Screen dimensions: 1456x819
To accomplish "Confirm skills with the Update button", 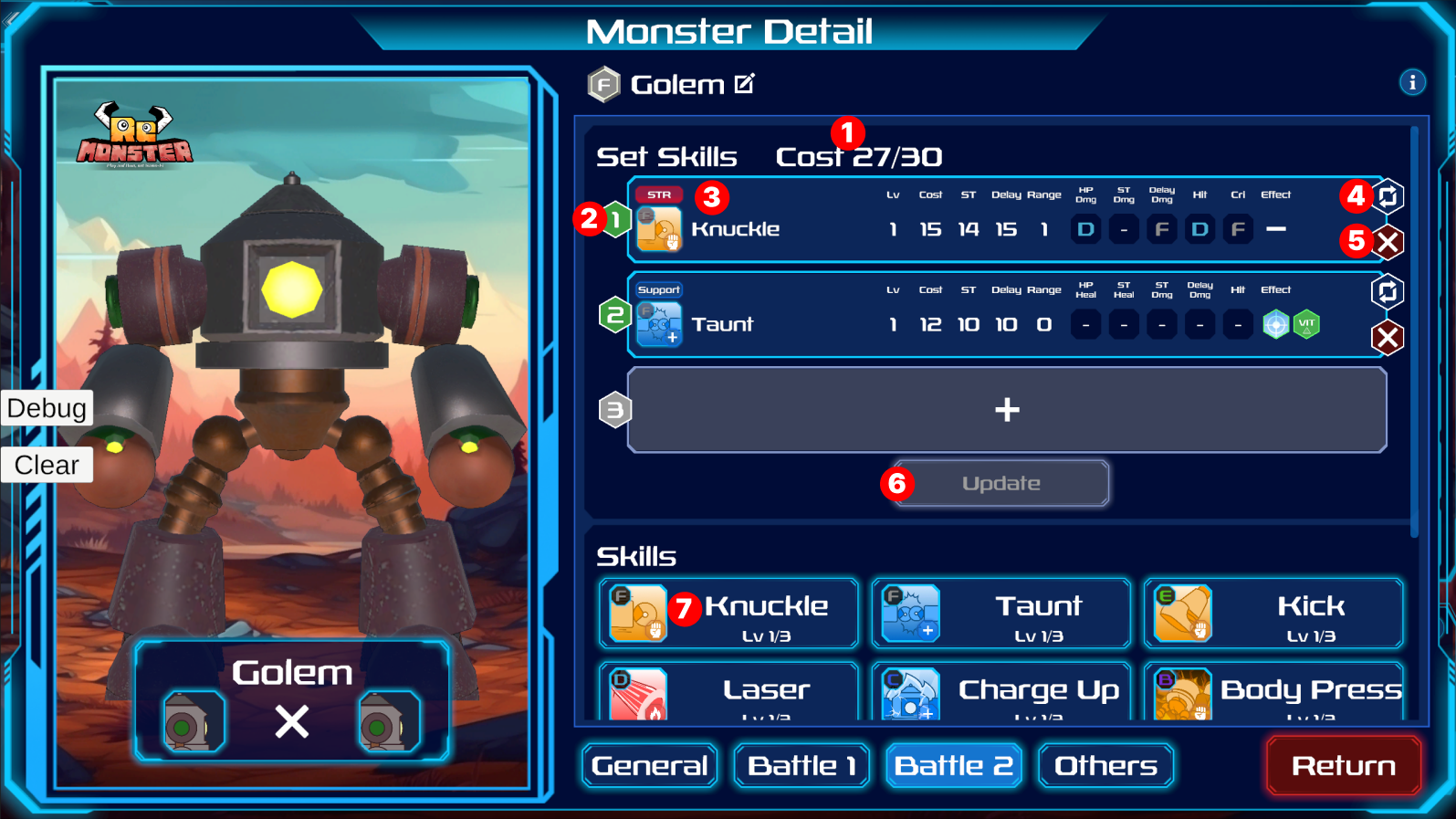I will point(1001,483).
